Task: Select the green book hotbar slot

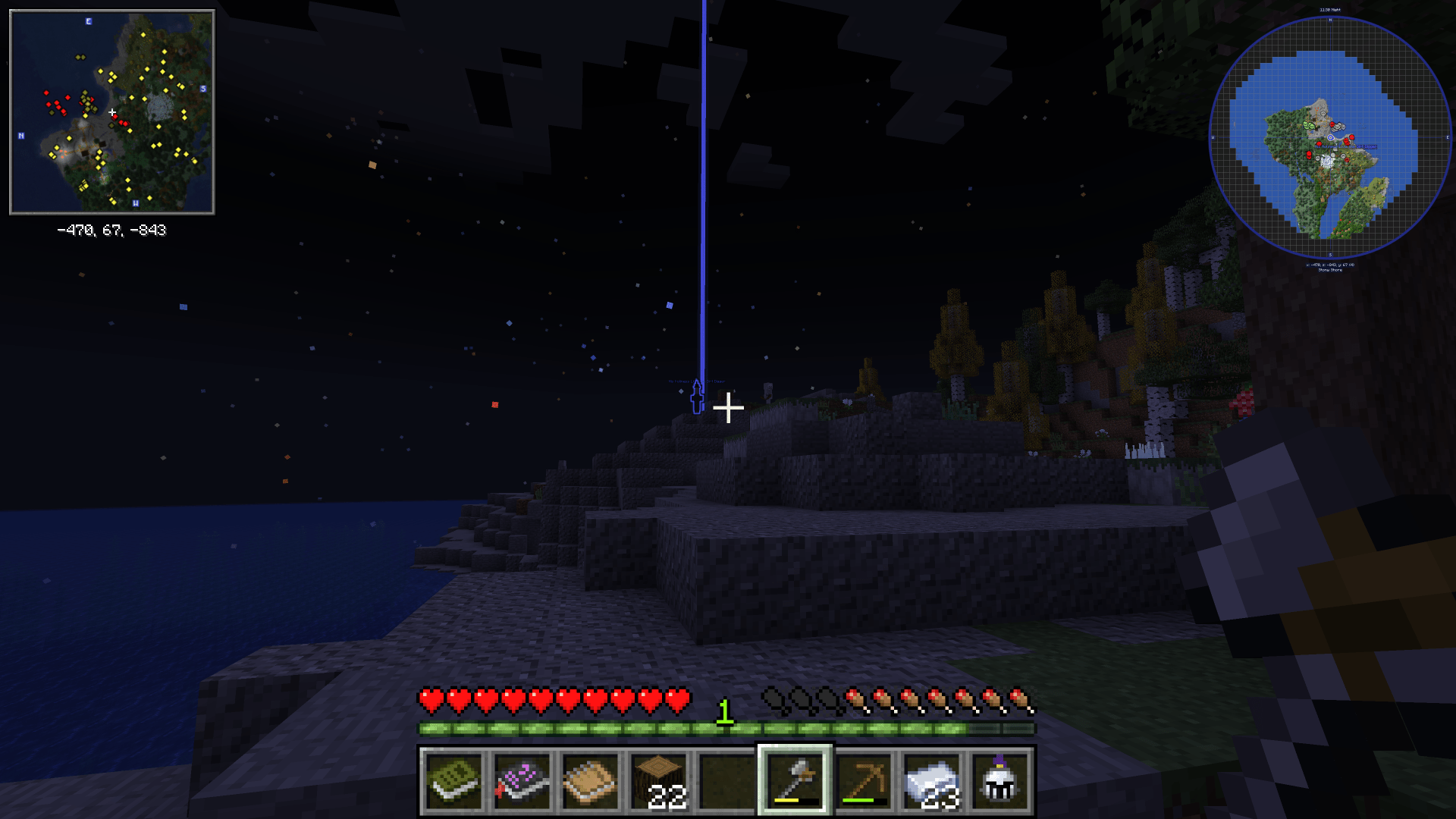Action: (x=453, y=781)
